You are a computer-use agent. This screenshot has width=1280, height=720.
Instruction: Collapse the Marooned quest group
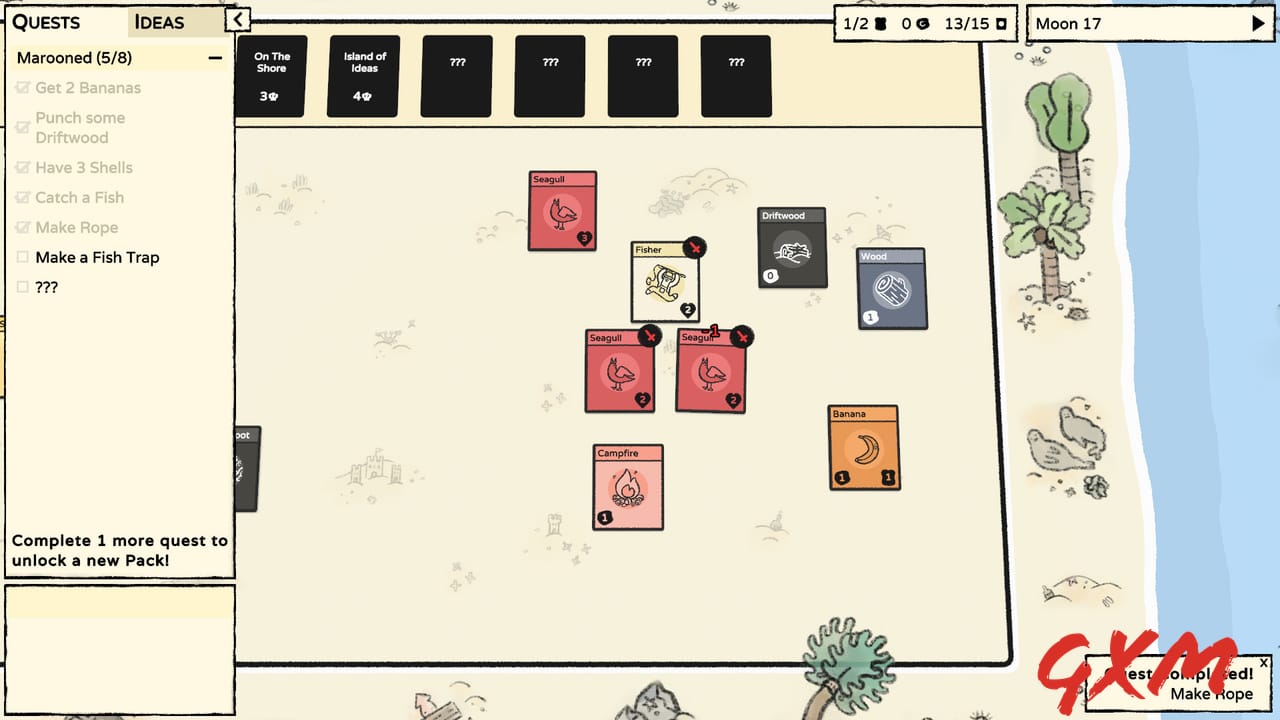[x=214, y=58]
